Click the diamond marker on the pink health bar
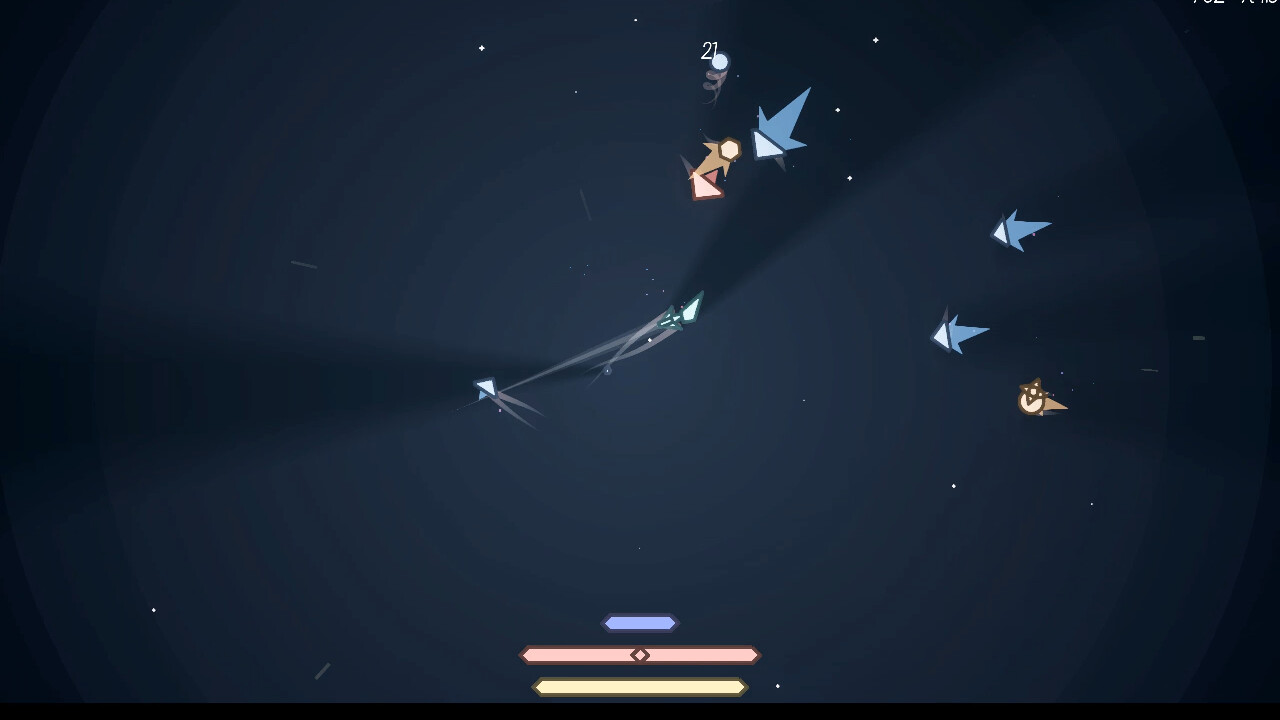Image resolution: width=1280 pixels, height=720 pixels. click(x=640, y=655)
